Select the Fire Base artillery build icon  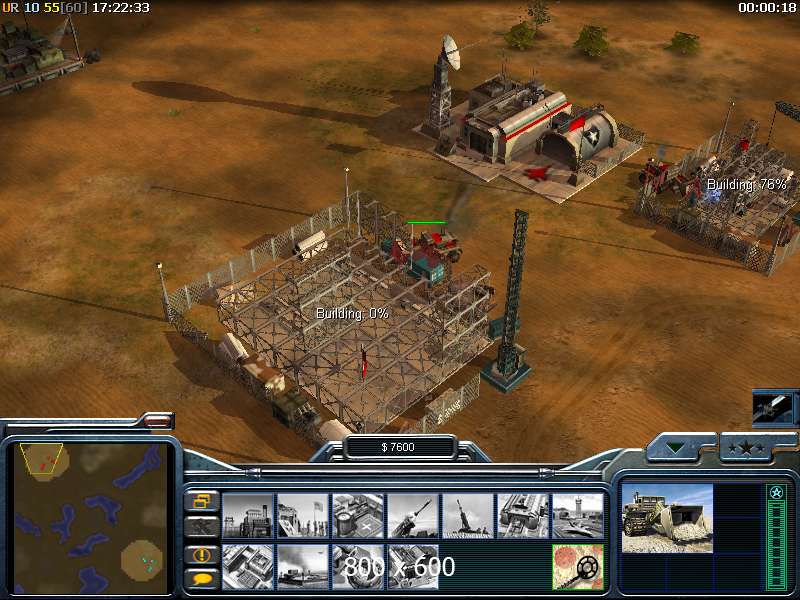(x=468, y=515)
